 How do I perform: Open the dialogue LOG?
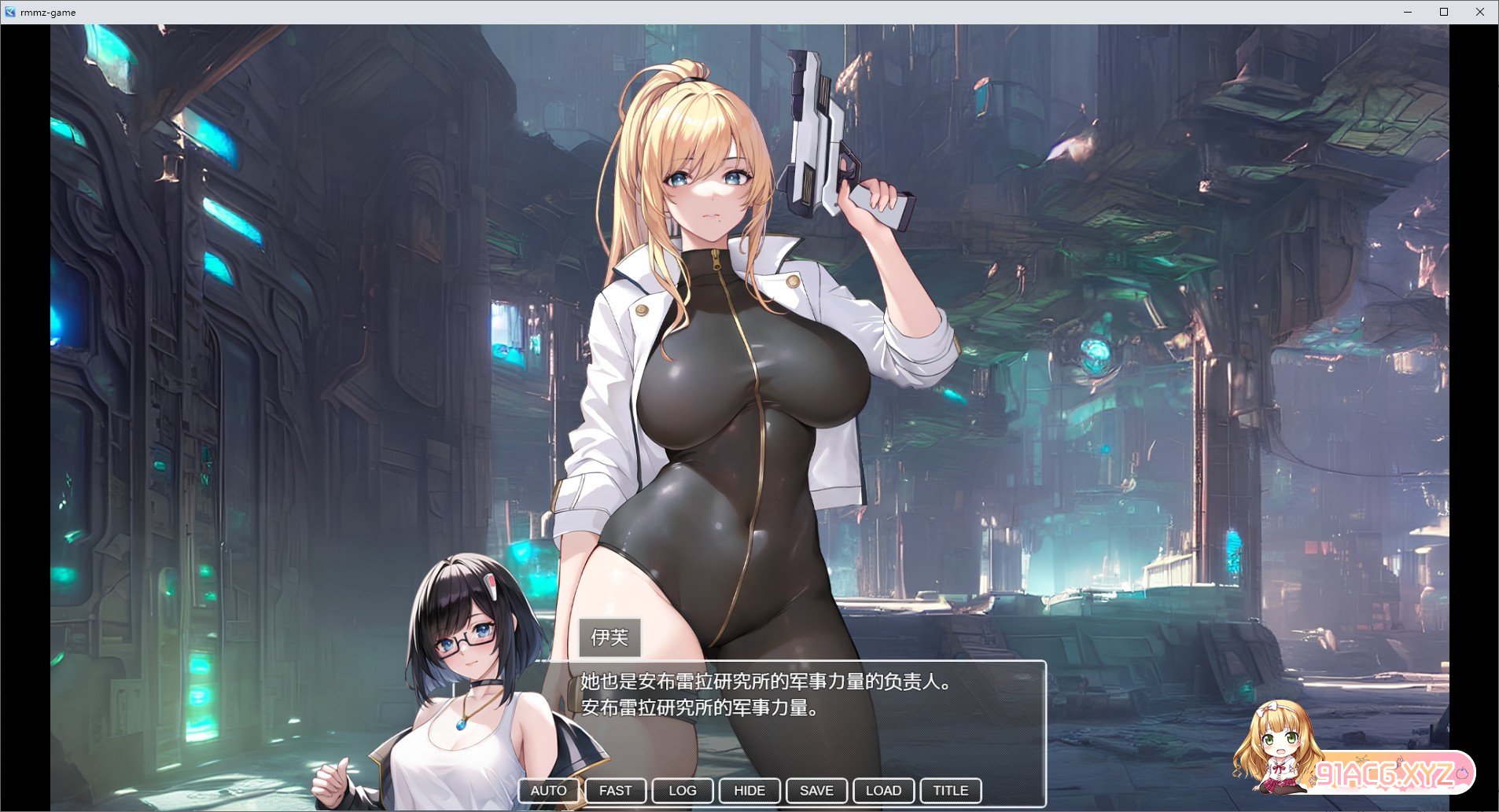pyautogui.click(x=682, y=791)
